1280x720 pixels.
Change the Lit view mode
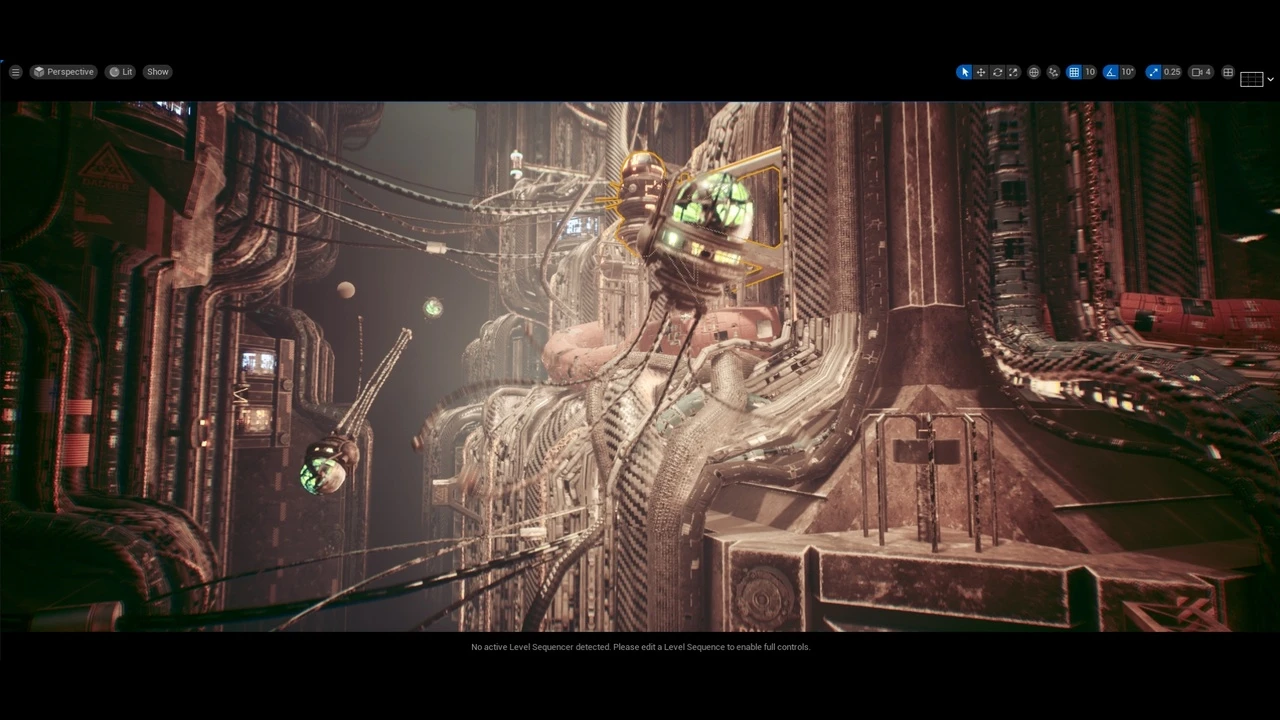click(121, 72)
